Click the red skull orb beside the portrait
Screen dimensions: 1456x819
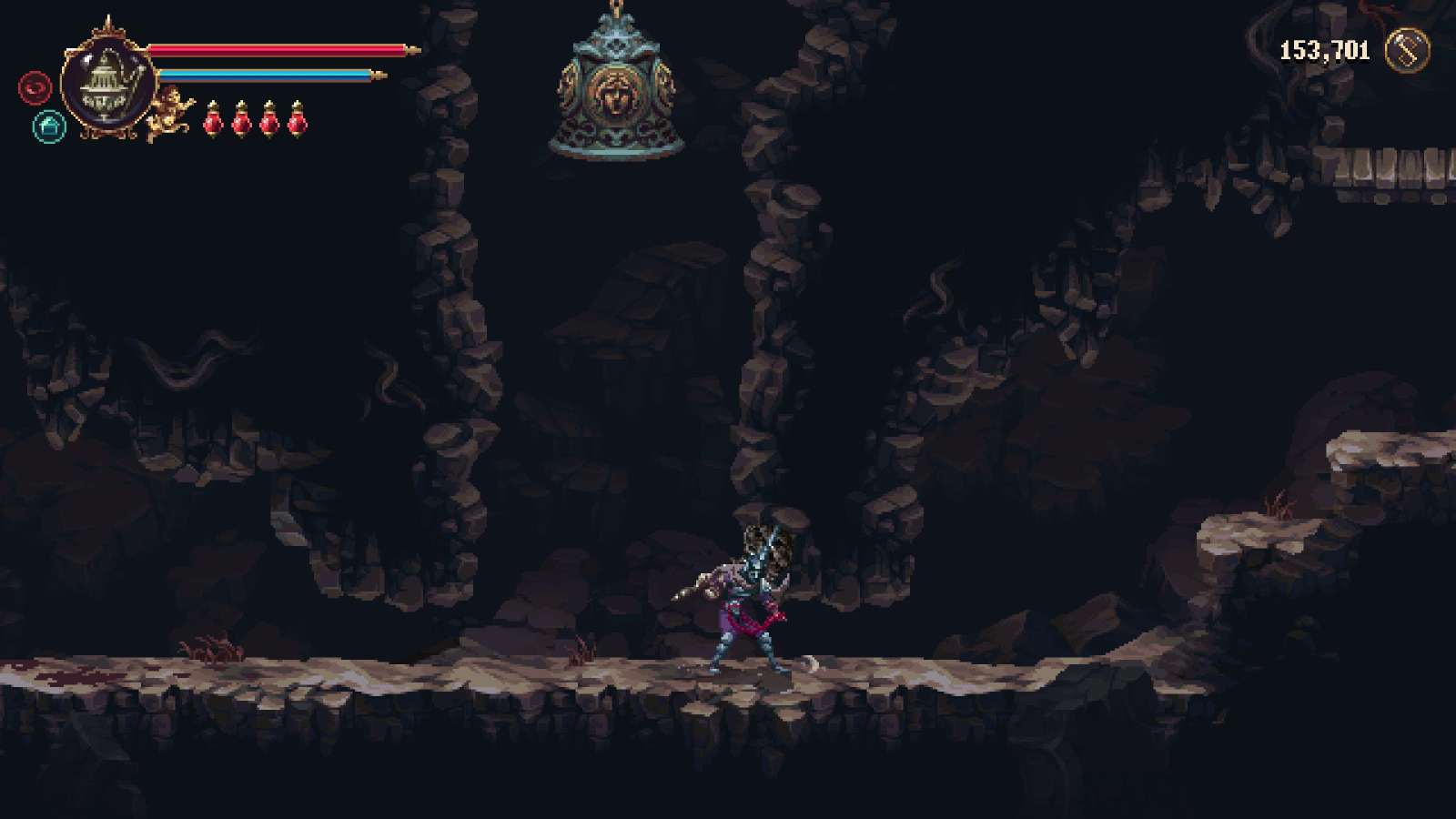pos(35,89)
